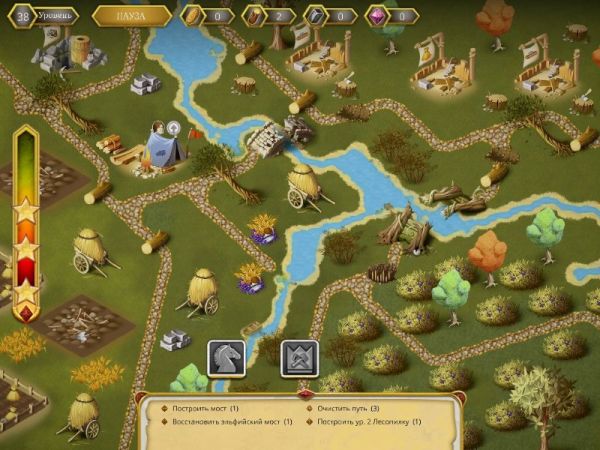Select the 'Построить мост' objective

pos(196,408)
